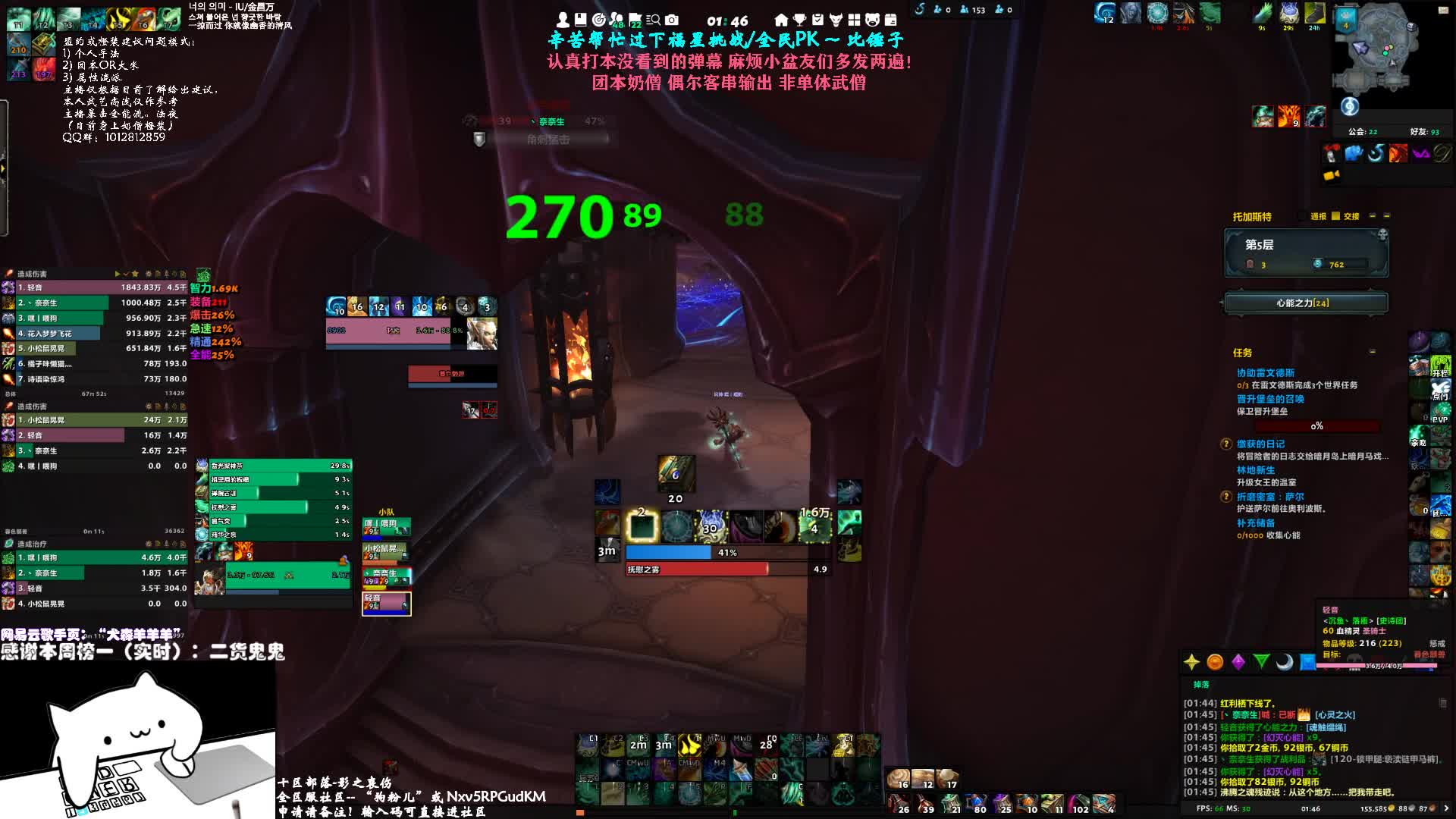
Task: Click the home icon in top micro menu
Action: (781, 20)
